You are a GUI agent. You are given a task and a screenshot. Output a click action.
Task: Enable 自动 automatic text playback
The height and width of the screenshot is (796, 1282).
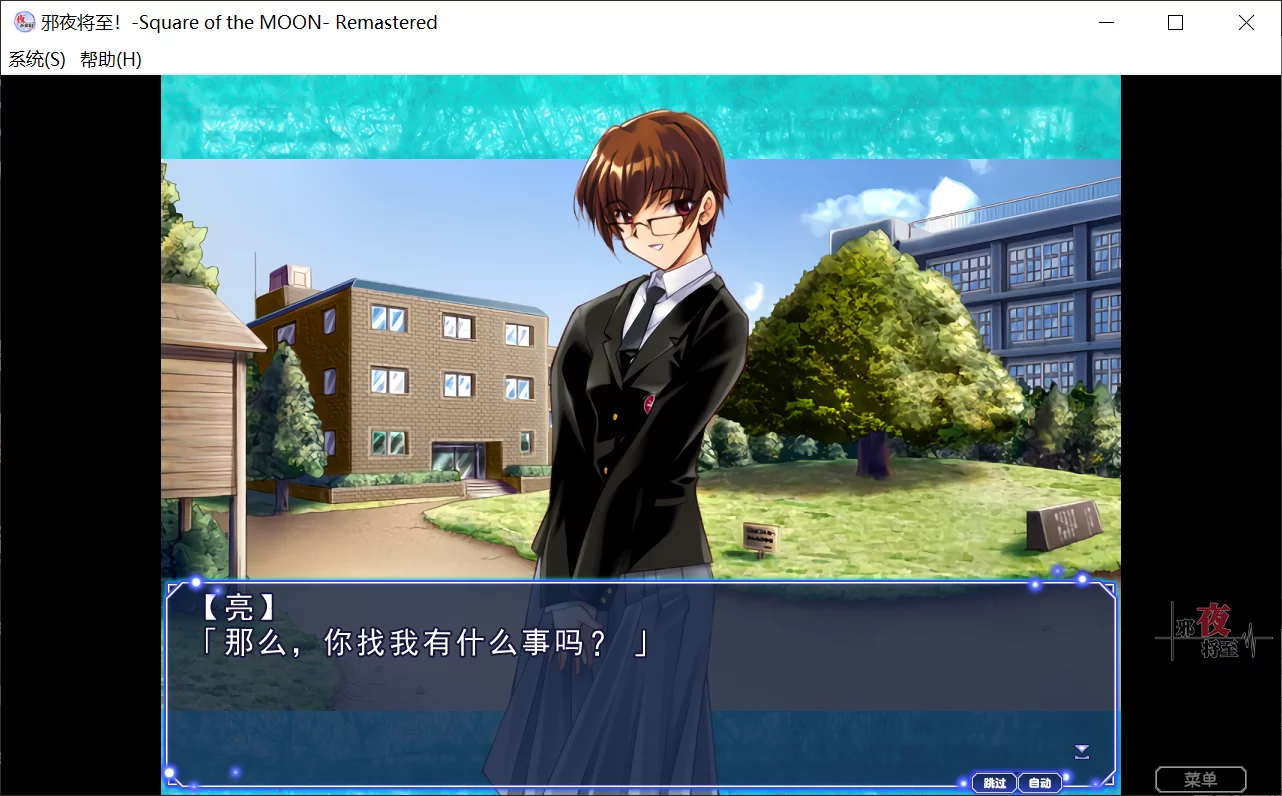[x=1040, y=783]
